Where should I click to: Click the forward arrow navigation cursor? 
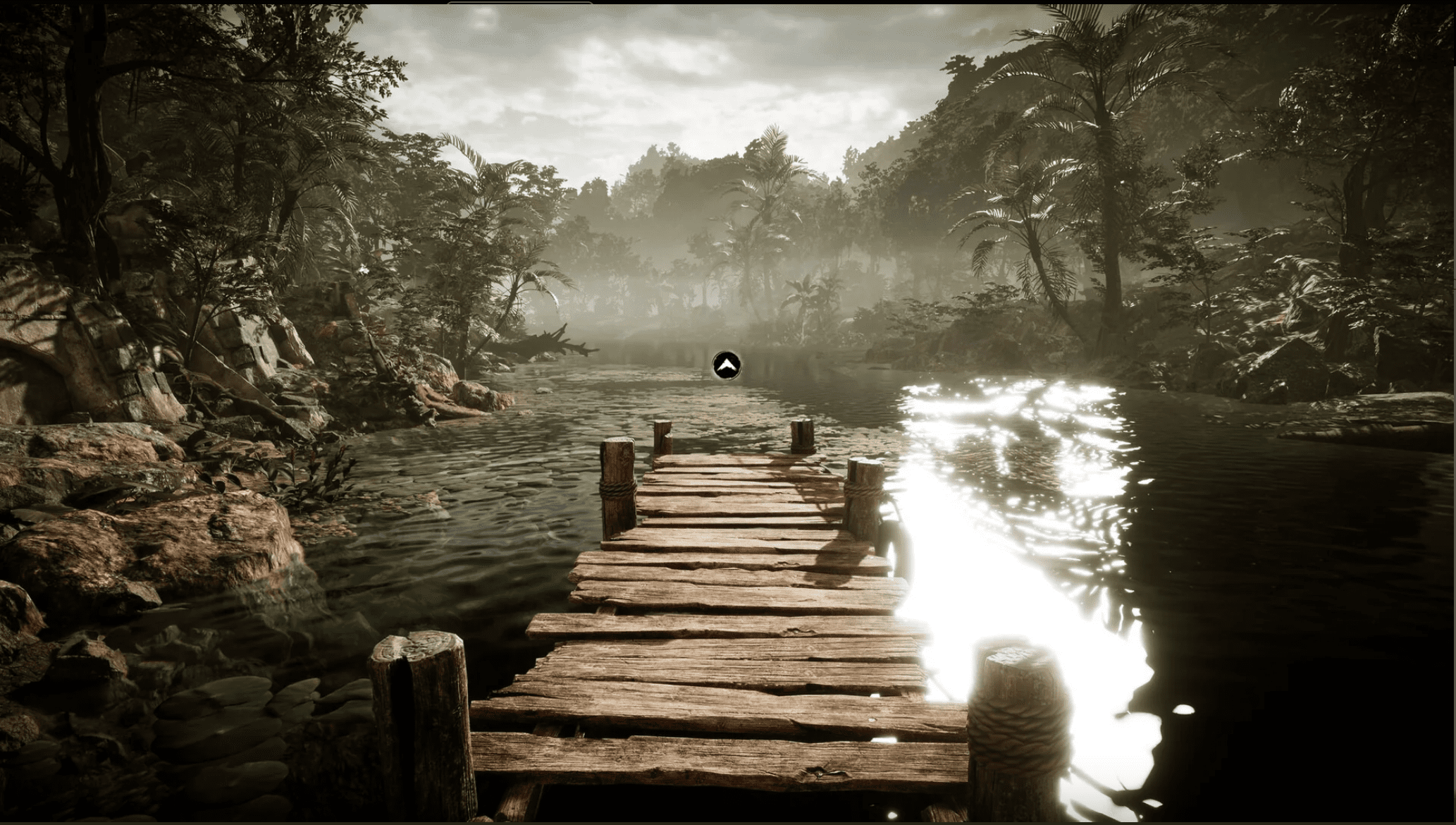click(726, 365)
